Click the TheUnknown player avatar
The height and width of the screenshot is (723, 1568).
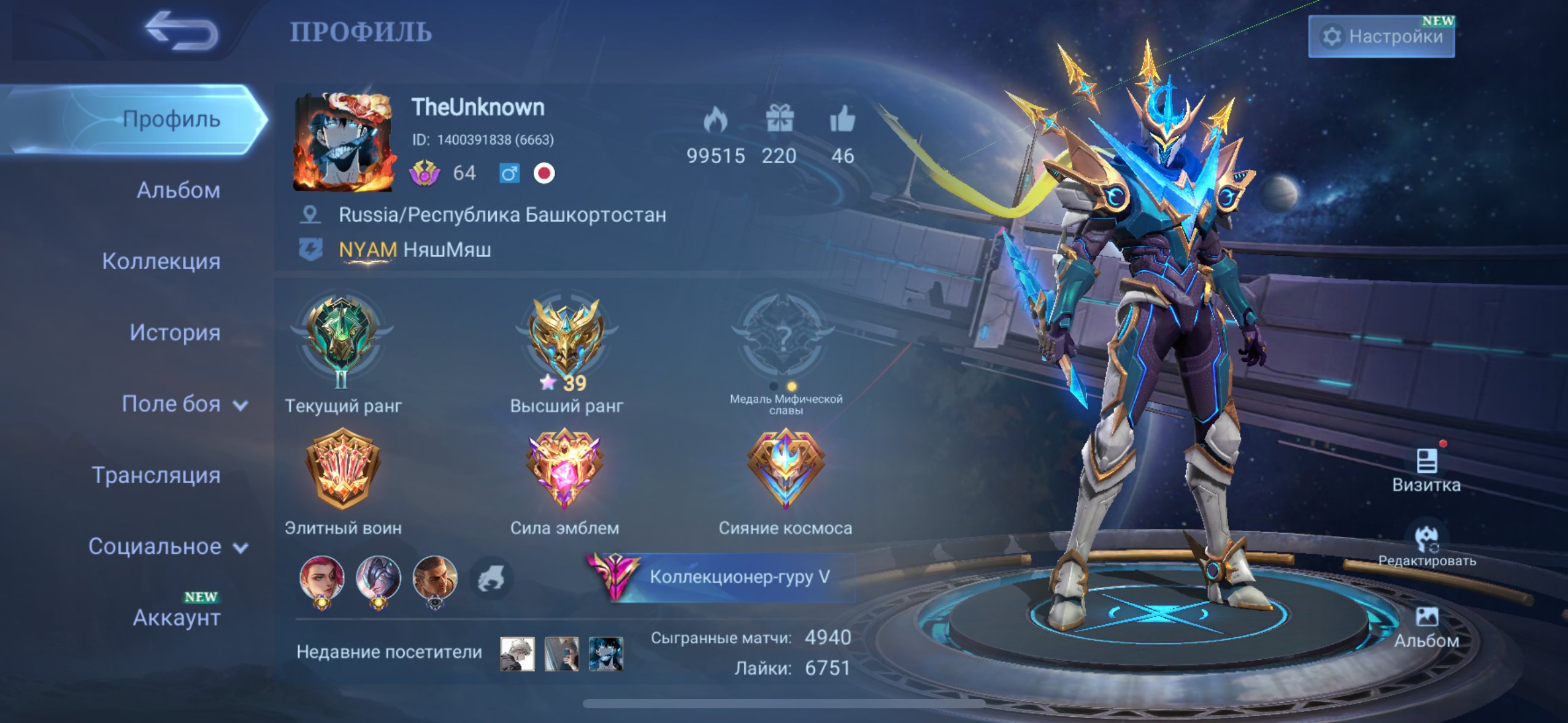pos(343,142)
